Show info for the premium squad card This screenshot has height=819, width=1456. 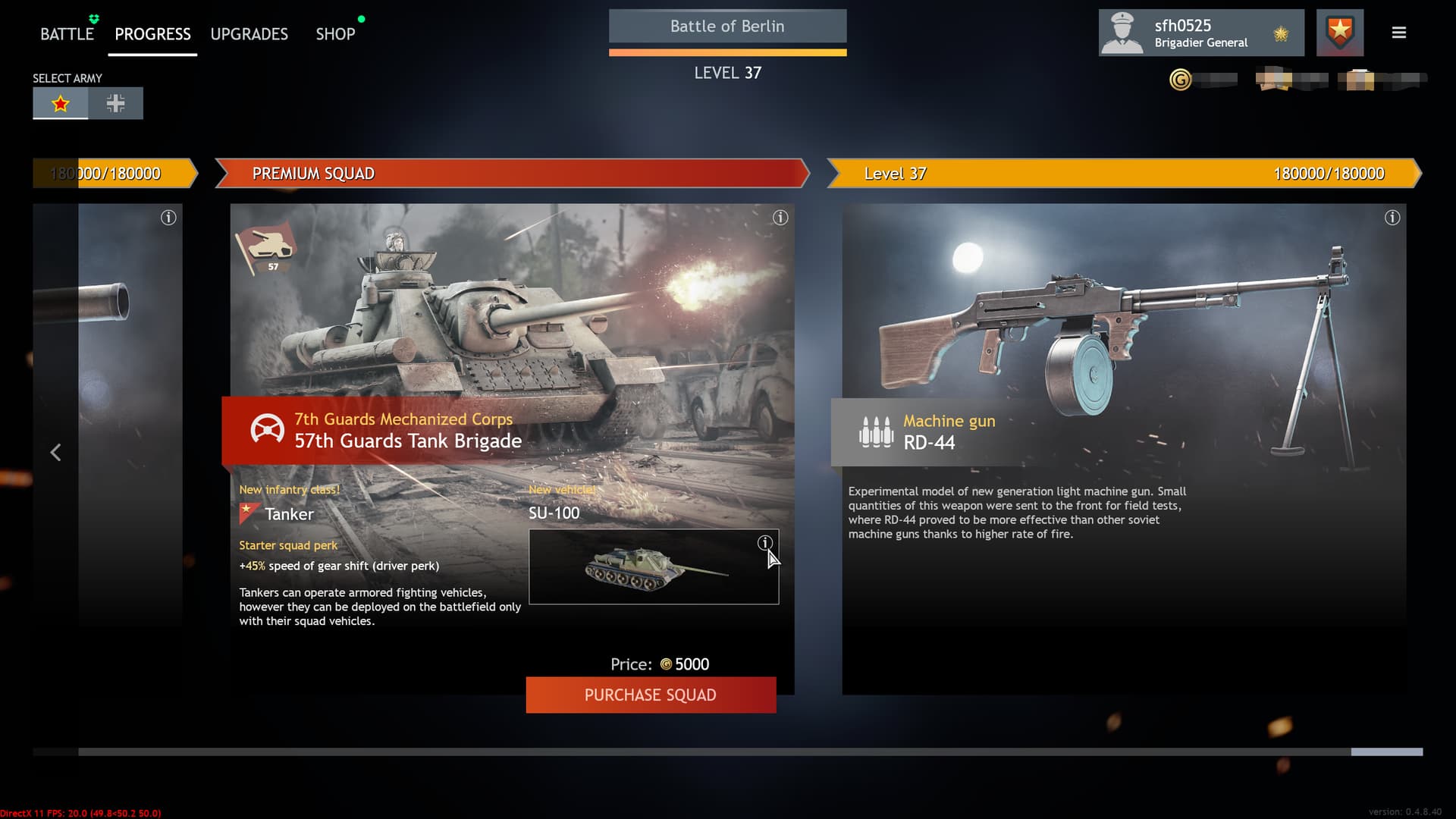coord(780,218)
